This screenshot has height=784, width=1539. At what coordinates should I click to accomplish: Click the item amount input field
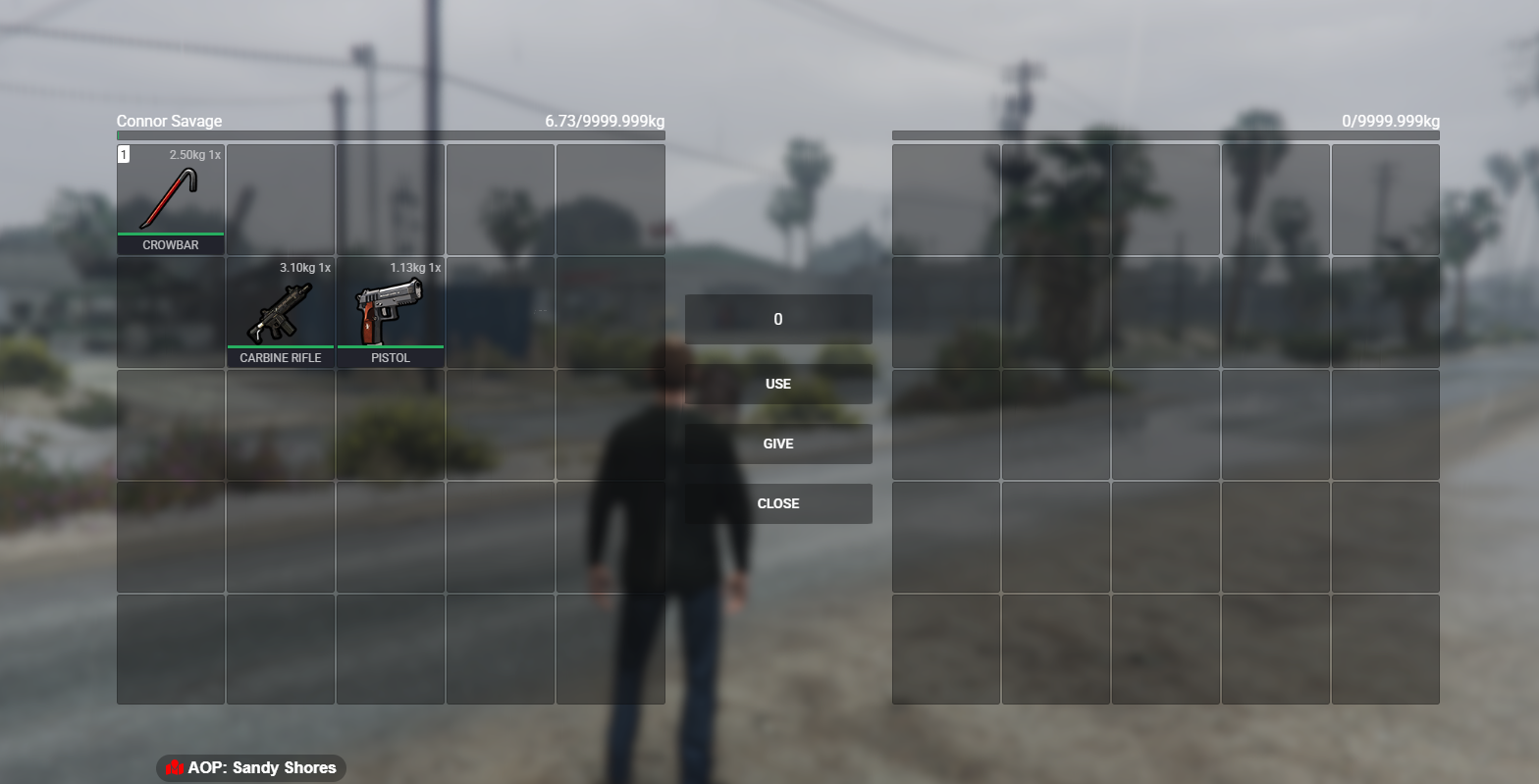tap(778, 319)
